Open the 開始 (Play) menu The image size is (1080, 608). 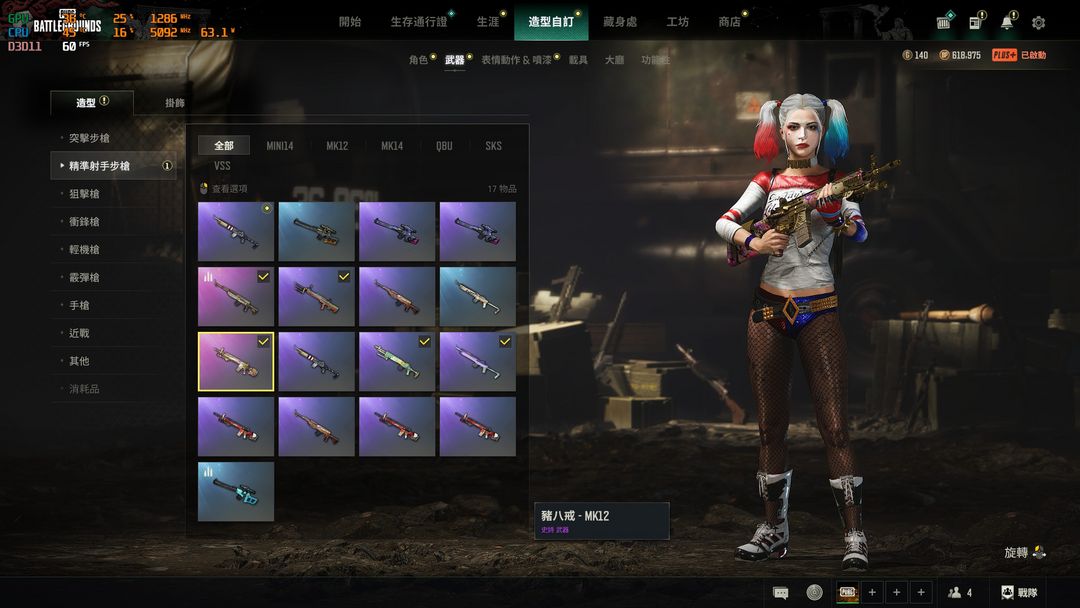350,21
